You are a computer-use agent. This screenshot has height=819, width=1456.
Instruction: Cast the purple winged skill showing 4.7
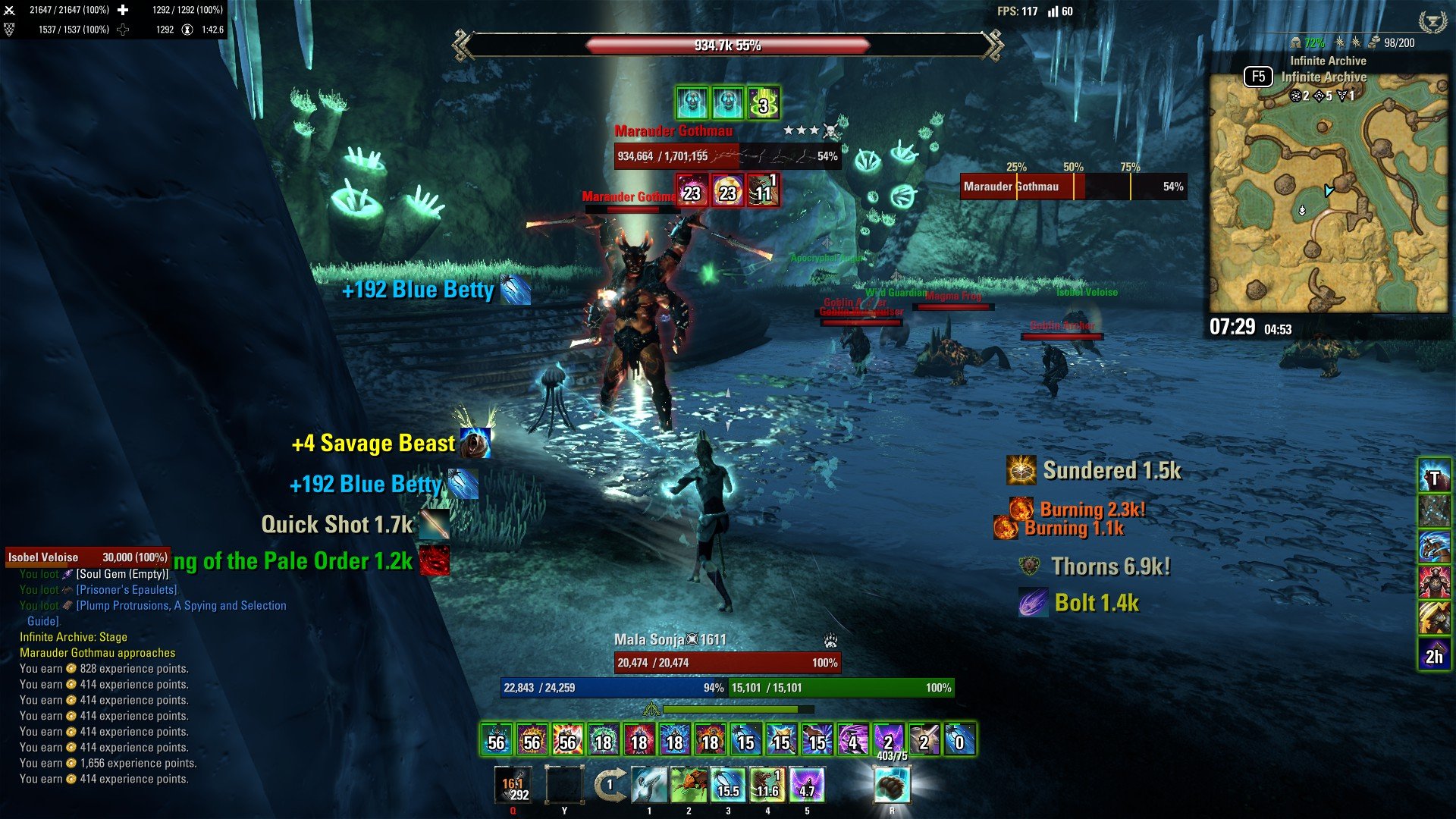coord(807,785)
